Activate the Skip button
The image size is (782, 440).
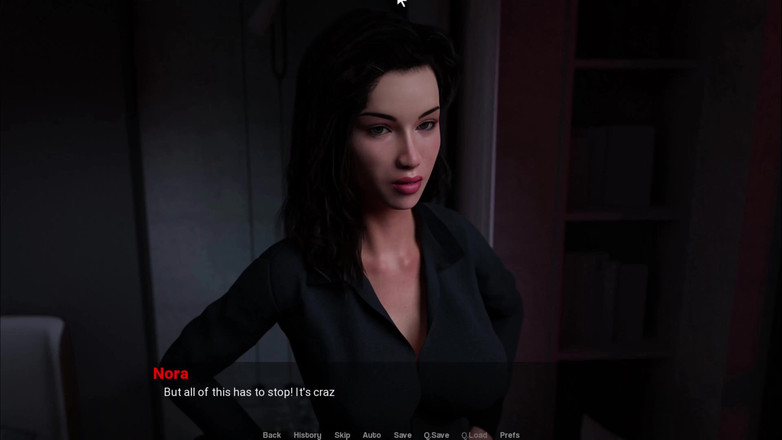point(342,435)
